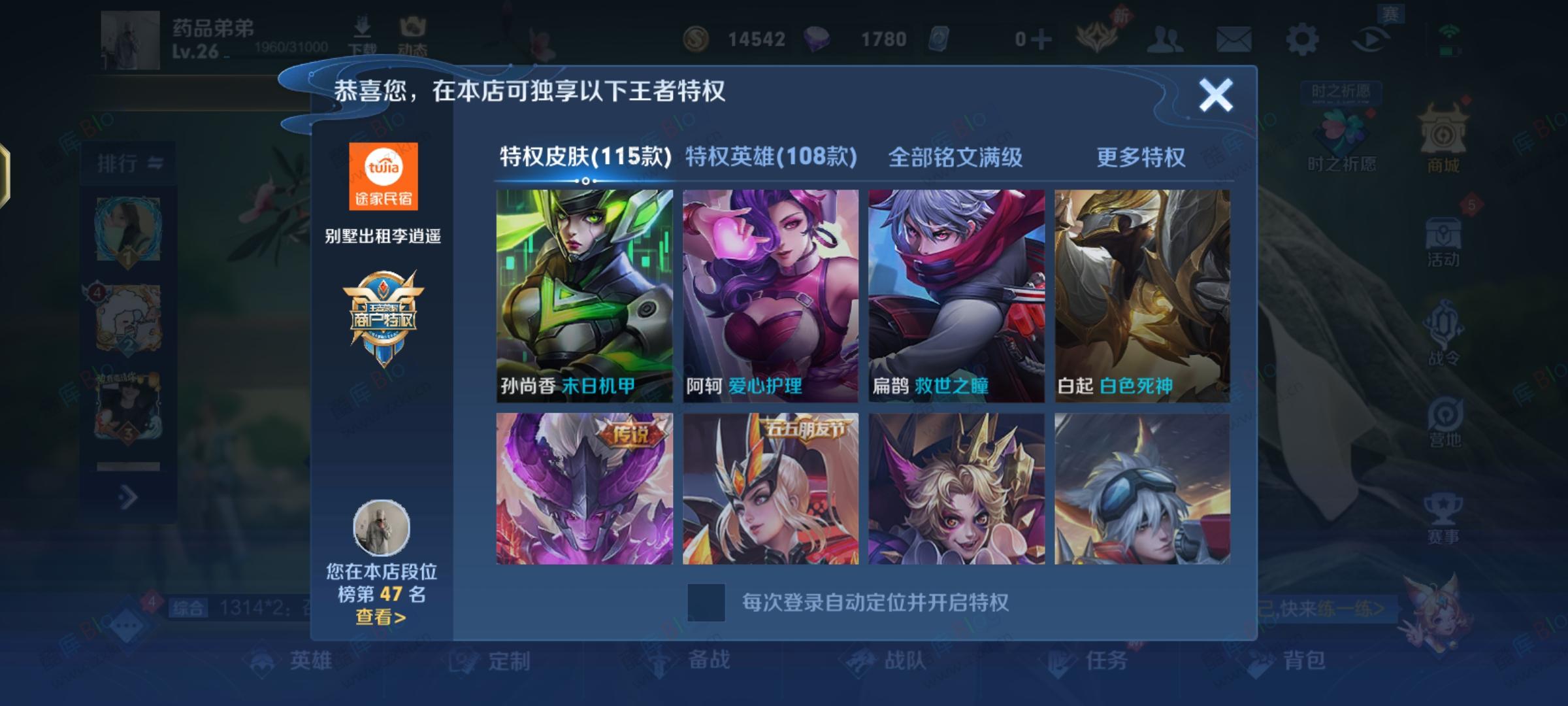This screenshot has height=706, width=1568.
Task: Open the settings gear icon
Action: point(1302,39)
